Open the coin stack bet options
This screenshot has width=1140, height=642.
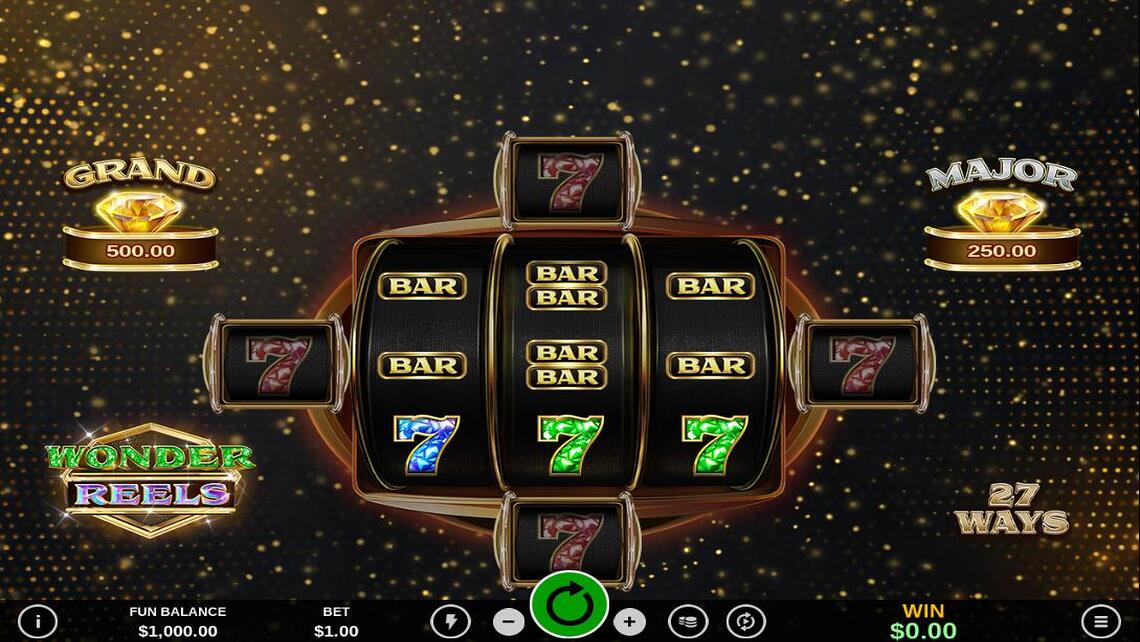tap(688, 622)
